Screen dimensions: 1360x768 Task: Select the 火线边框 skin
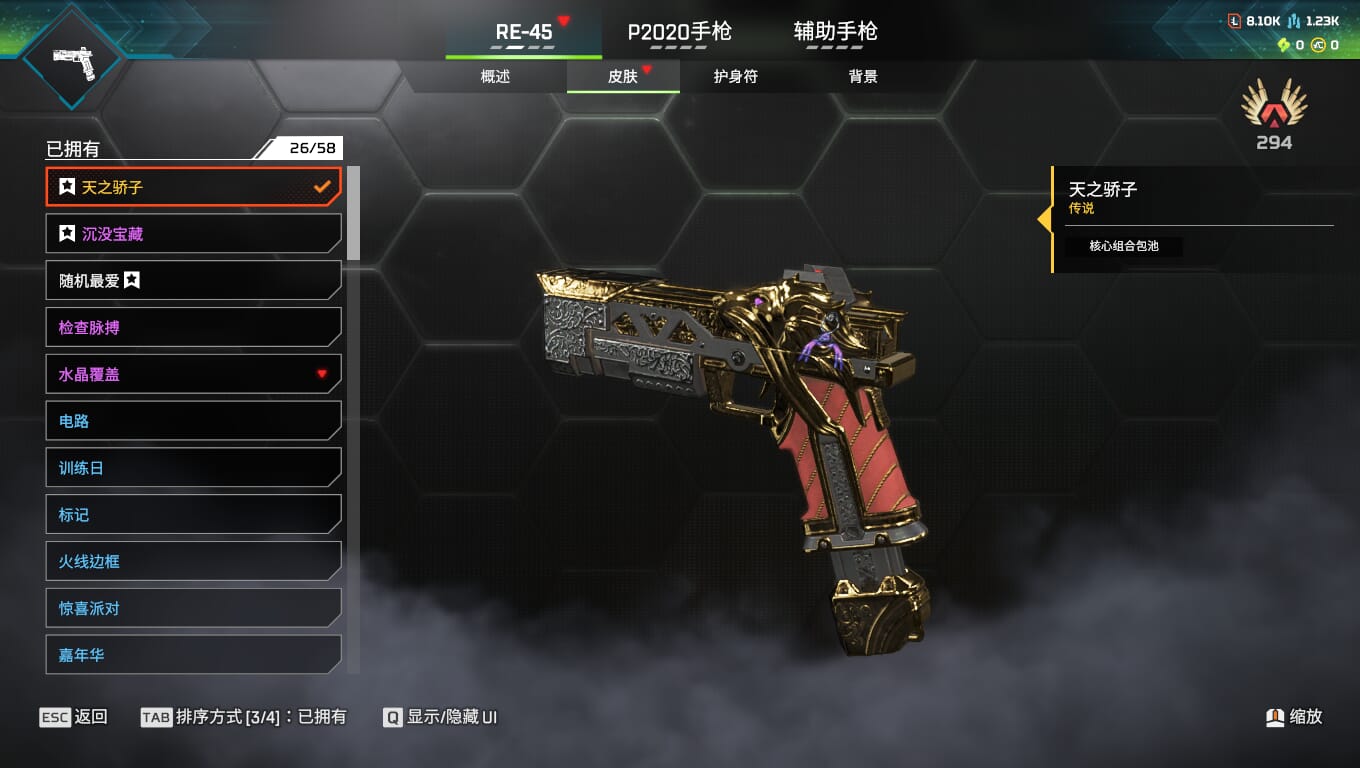pos(193,562)
